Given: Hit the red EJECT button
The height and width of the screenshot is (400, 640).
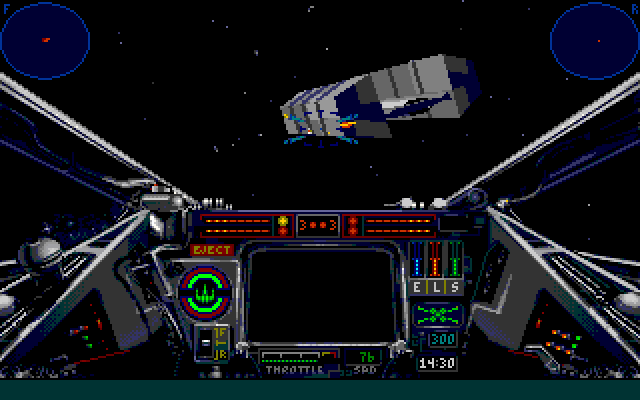Looking at the screenshot, I should click(x=211, y=249).
